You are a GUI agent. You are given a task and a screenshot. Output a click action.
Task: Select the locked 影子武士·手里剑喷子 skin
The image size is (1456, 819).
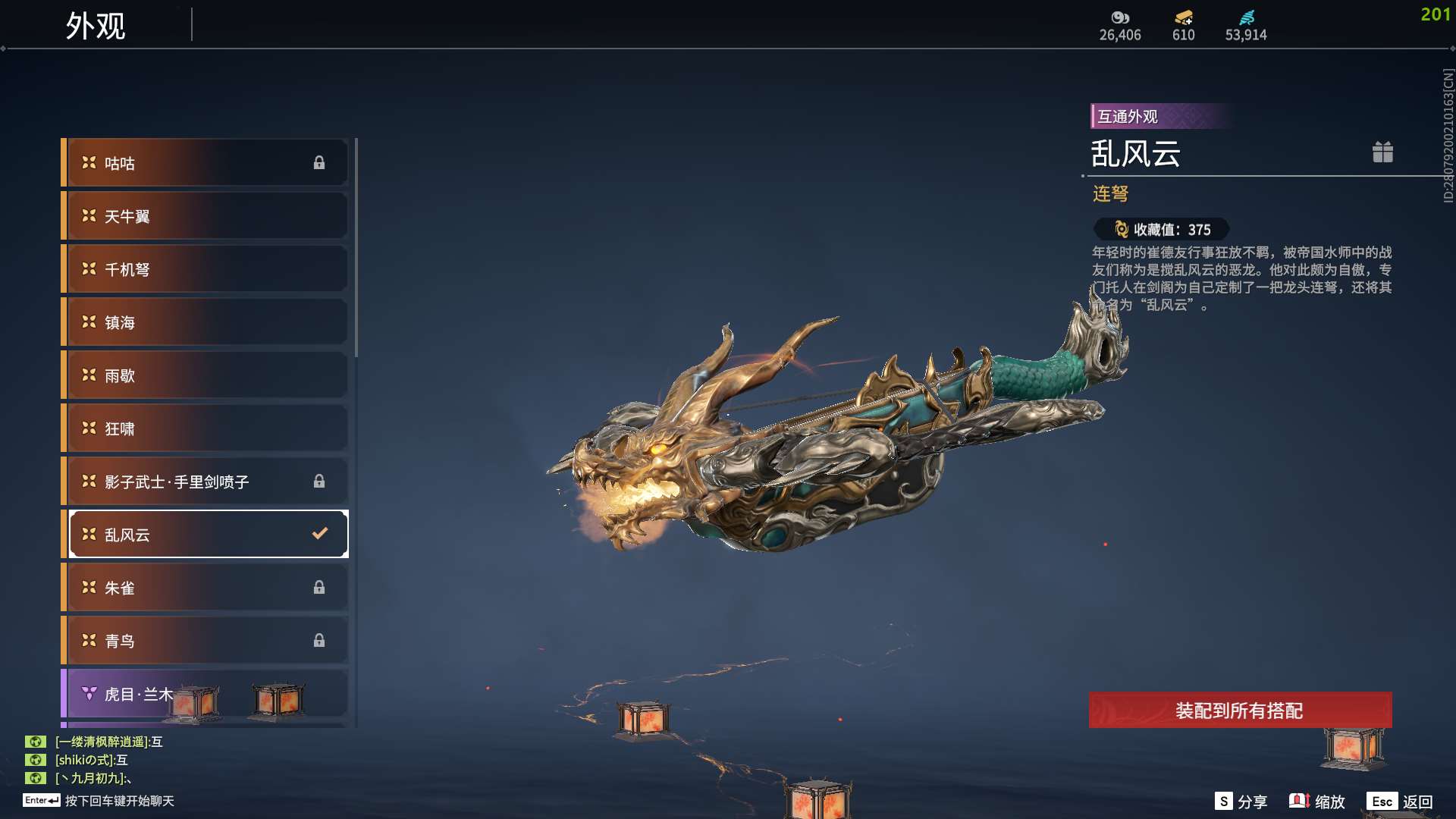pos(206,482)
